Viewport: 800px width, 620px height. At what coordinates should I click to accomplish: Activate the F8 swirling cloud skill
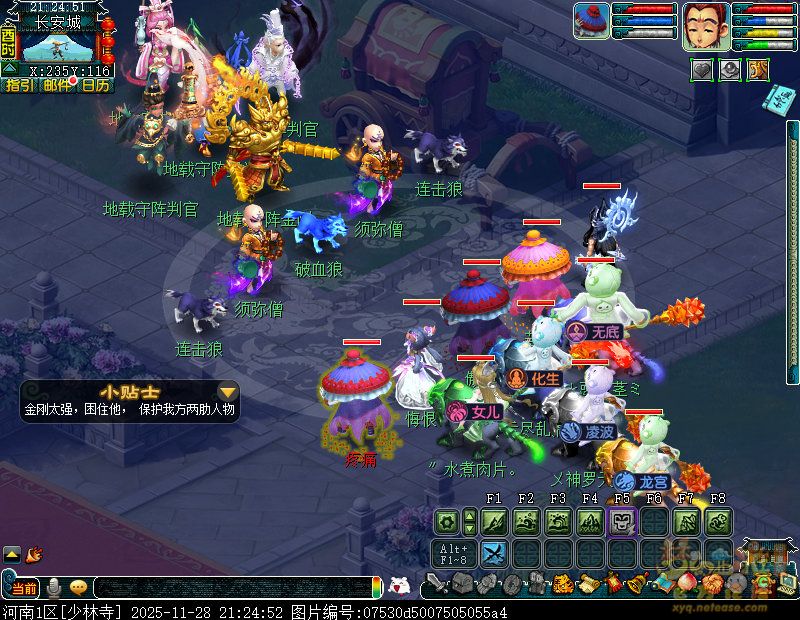coord(718,521)
